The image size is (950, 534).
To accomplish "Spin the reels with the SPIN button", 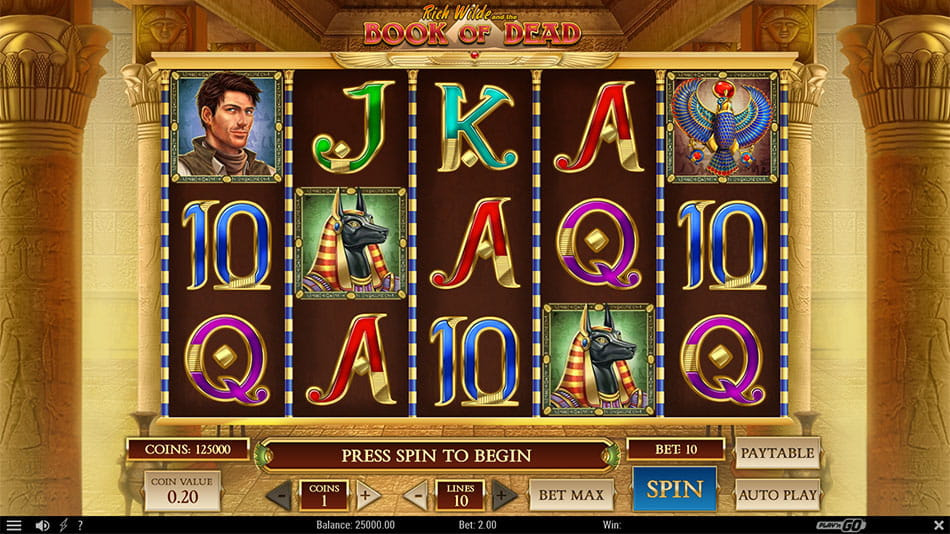I will [674, 490].
